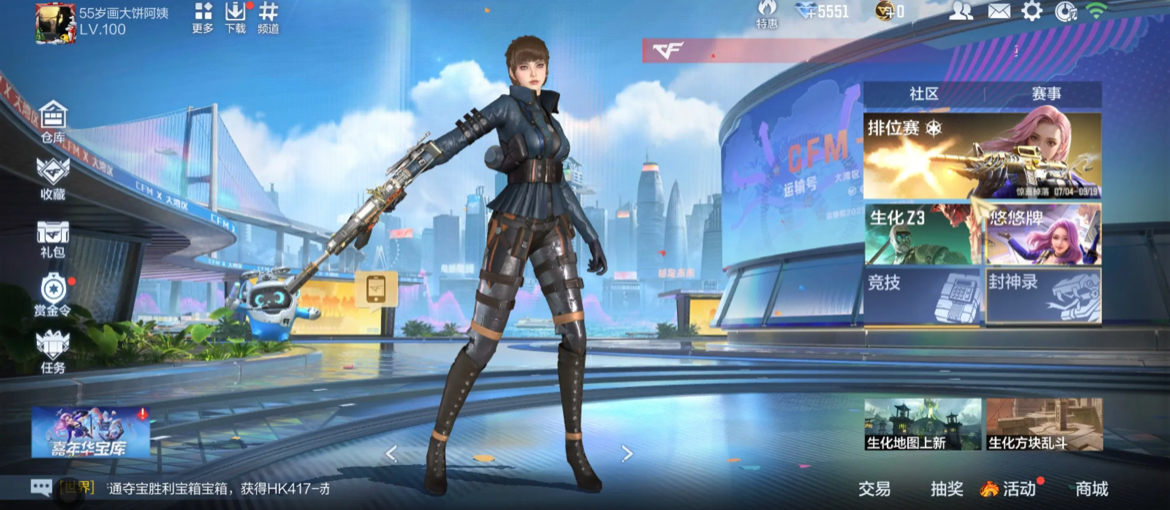Click the player avatar portrait
This screenshot has width=1170, height=510.
click(x=54, y=21)
